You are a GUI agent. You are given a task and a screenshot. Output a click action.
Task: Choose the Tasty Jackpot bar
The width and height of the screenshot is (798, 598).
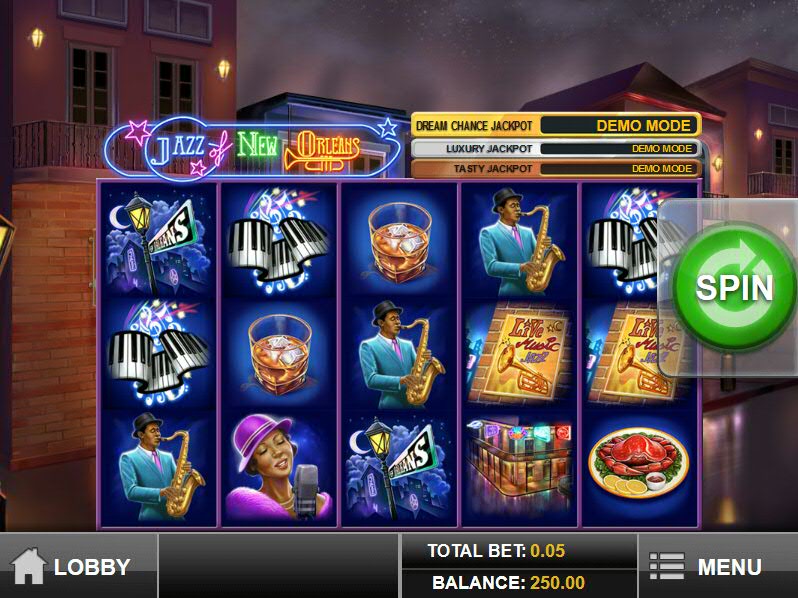tap(555, 169)
